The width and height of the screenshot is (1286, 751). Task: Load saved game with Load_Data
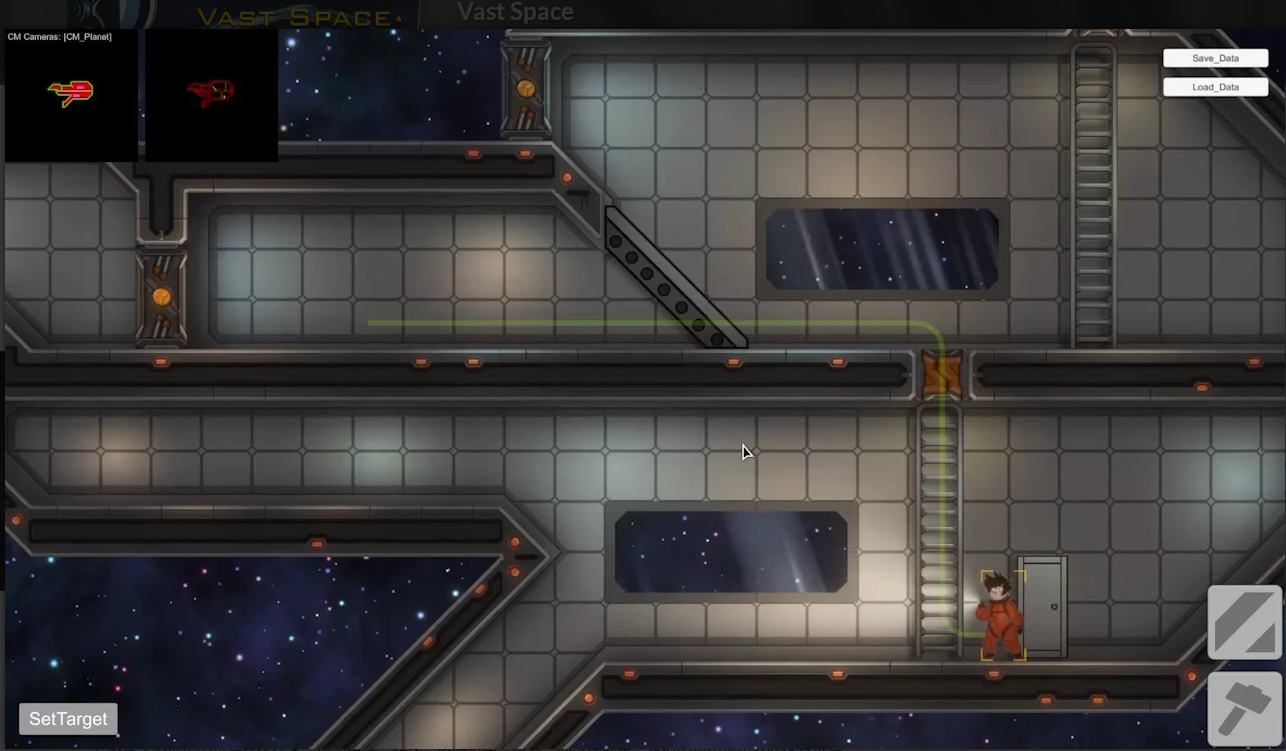[1215, 87]
